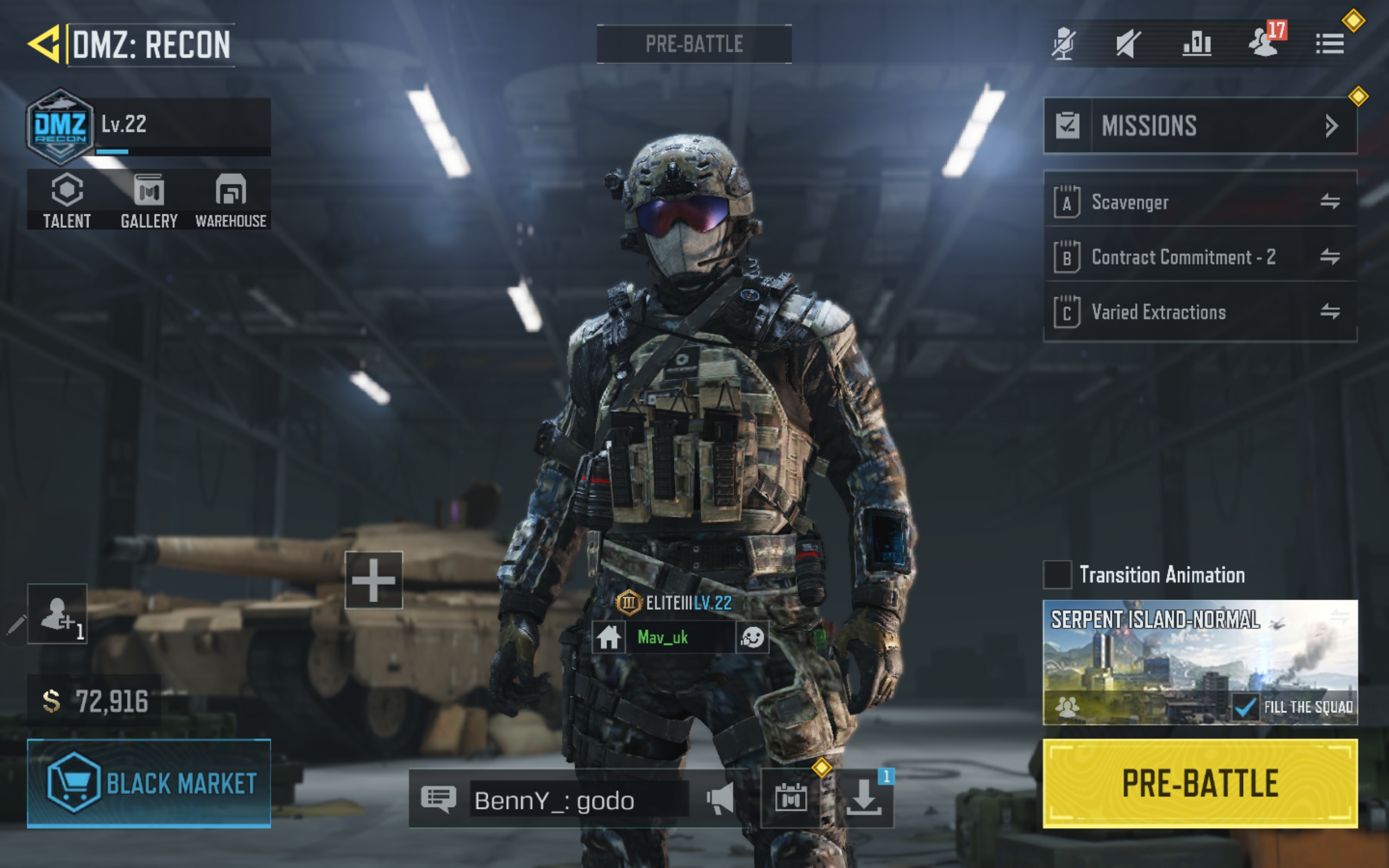The height and width of the screenshot is (868, 1389).
Task: Swap the Varied Extractions mission
Action: [1329, 312]
